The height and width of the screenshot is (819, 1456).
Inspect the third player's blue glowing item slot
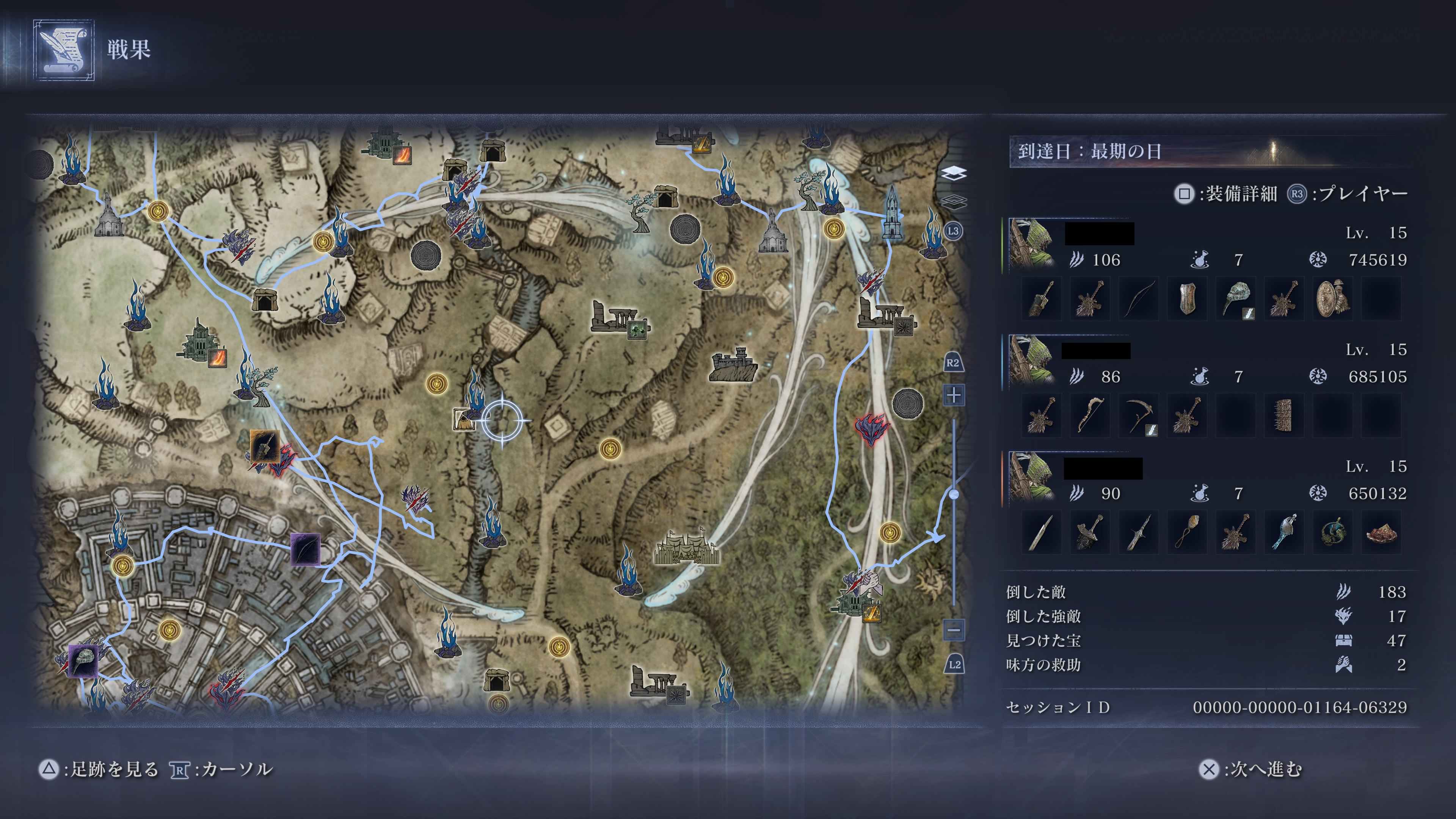(x=1283, y=532)
